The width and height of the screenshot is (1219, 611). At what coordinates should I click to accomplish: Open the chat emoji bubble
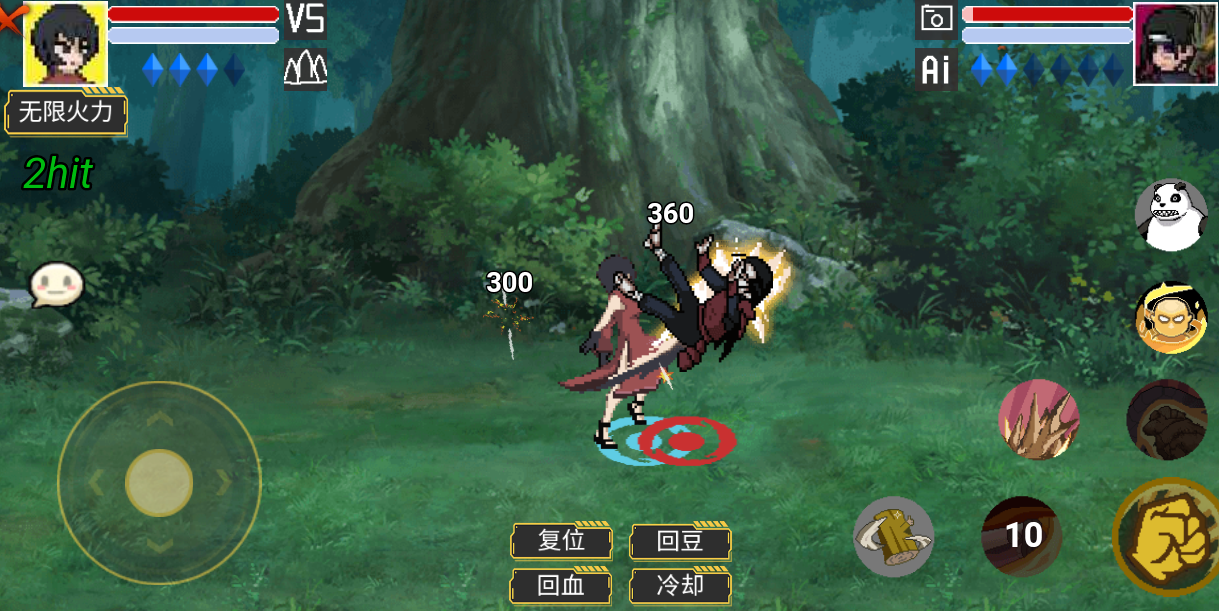click(x=54, y=286)
